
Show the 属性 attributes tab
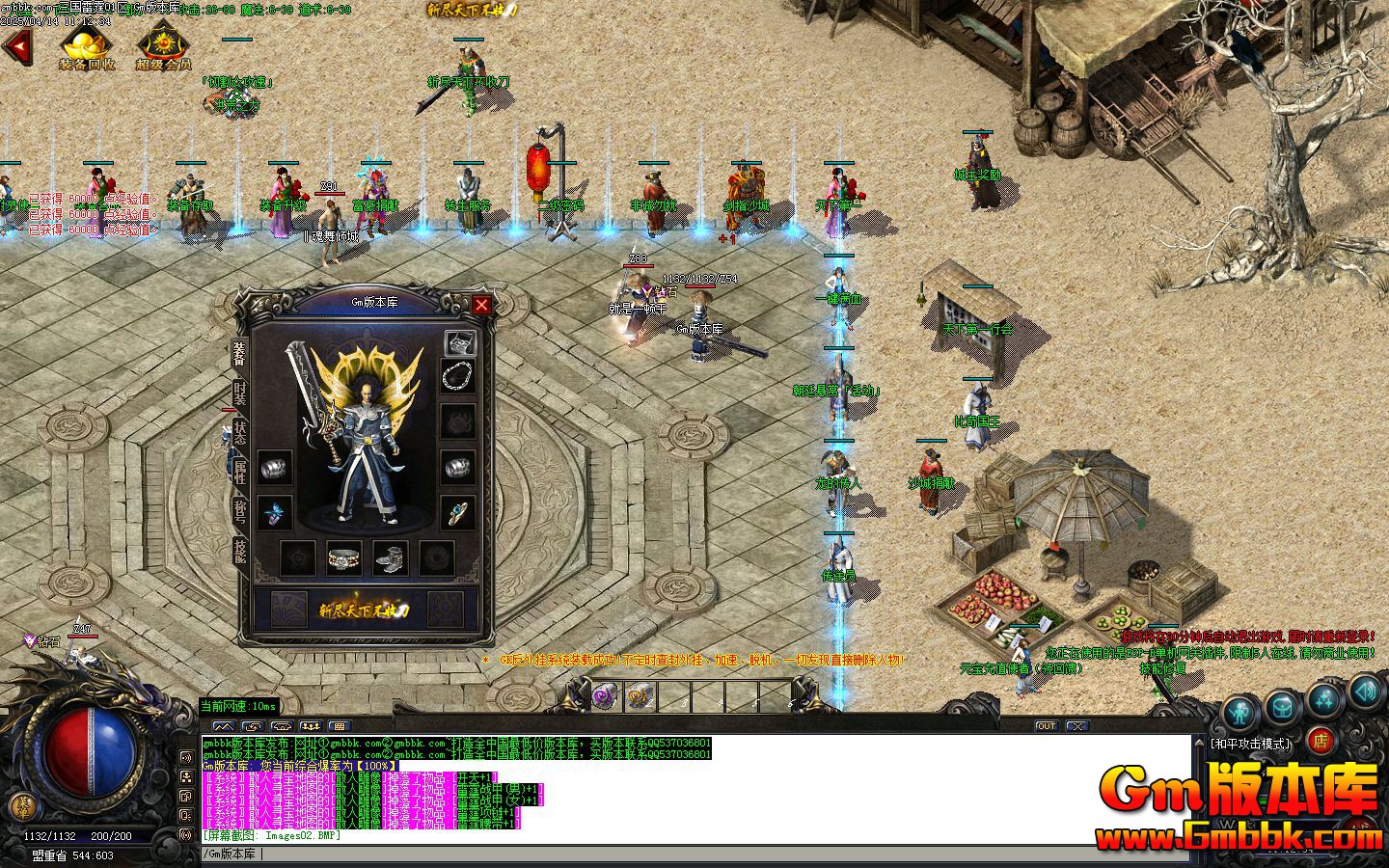239,472
